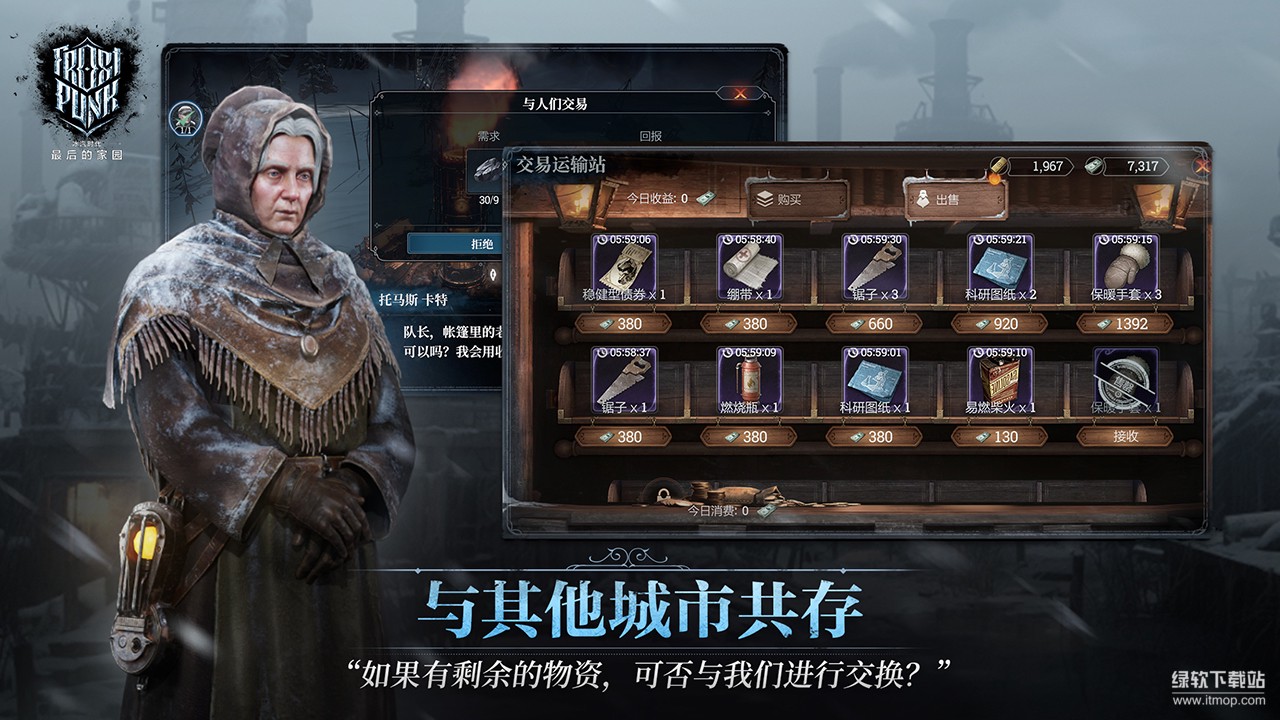
Task: Click the 05:59:06 countdown timer badge
Action: (x=623, y=242)
